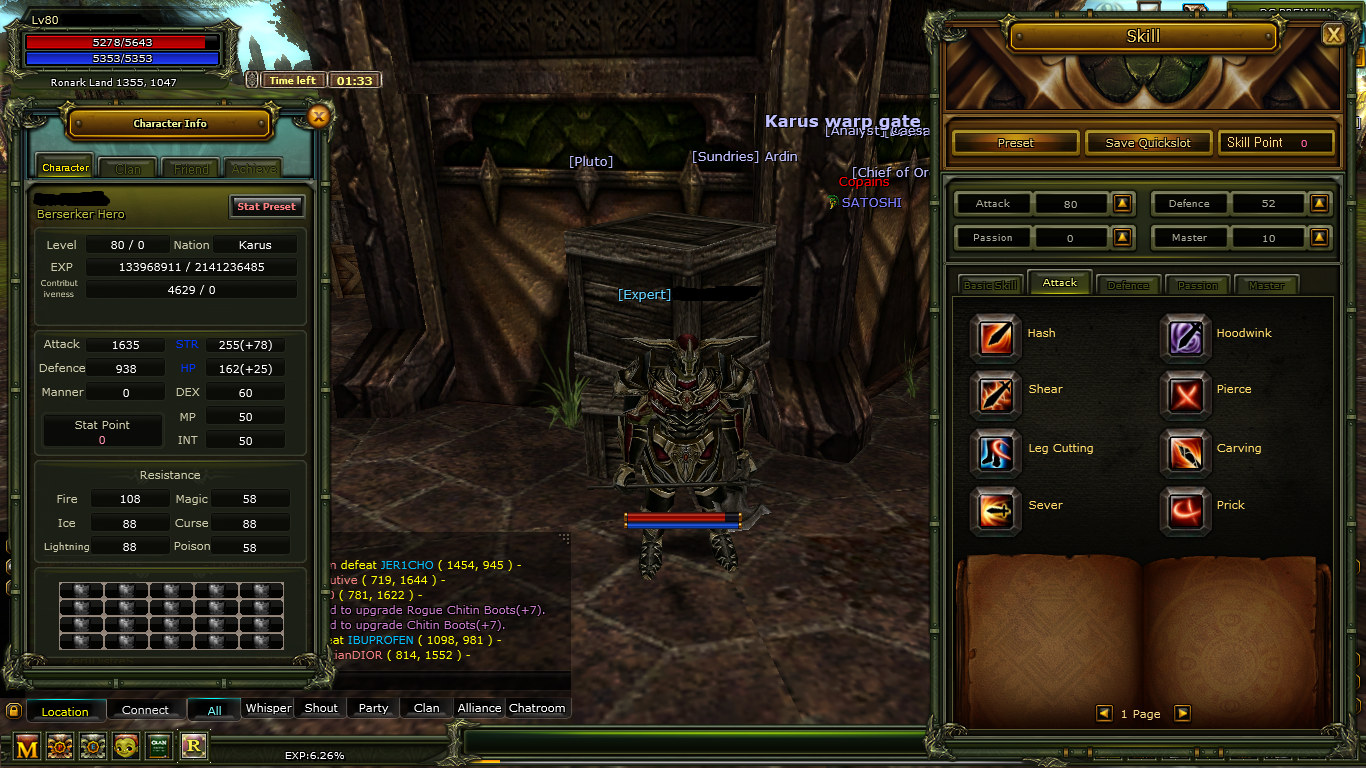Image resolution: width=1366 pixels, height=768 pixels.
Task: Open the CLAN board icon on taskbar
Action: (x=159, y=746)
